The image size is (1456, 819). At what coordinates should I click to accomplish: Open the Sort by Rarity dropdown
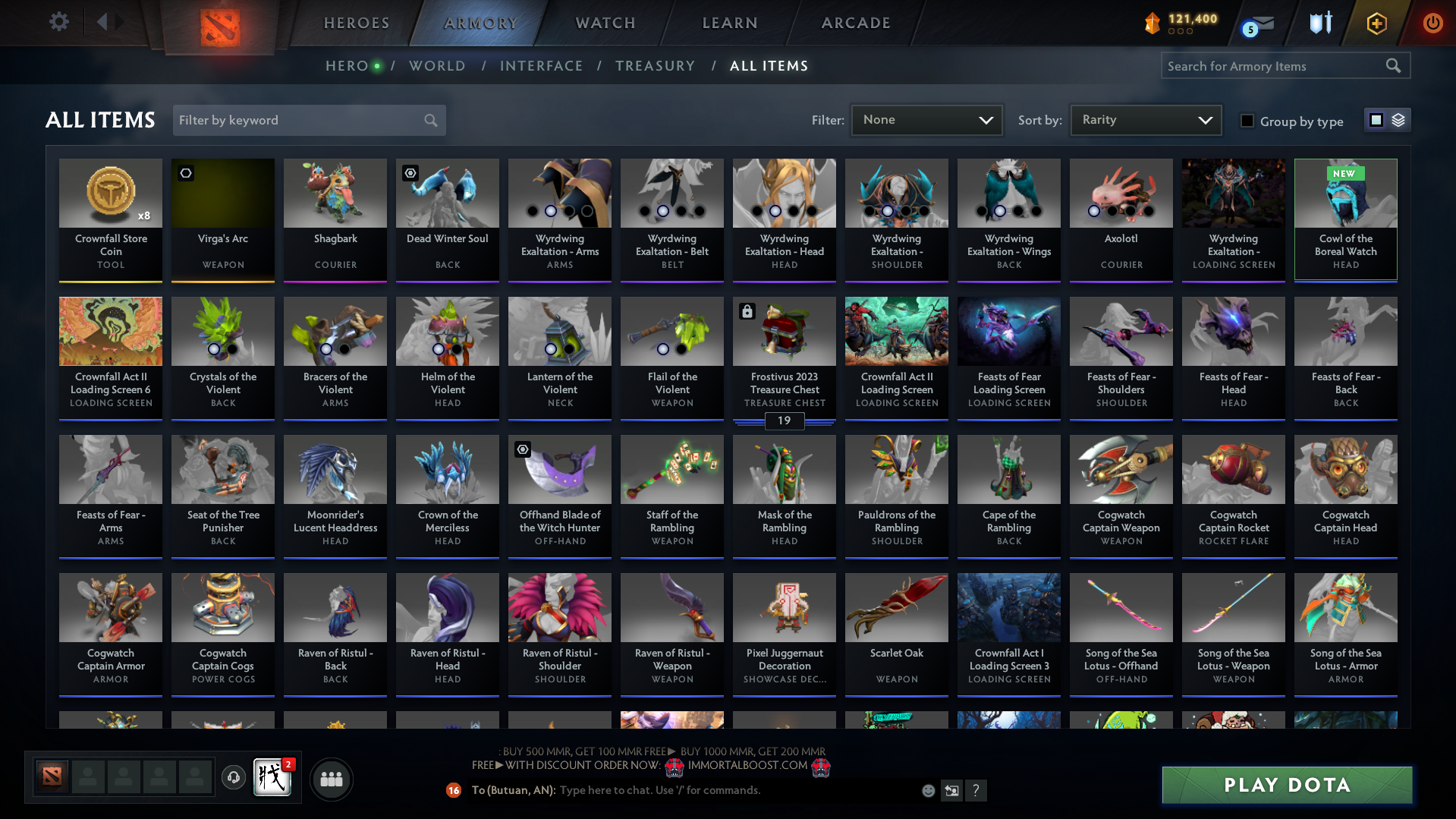coord(1145,119)
